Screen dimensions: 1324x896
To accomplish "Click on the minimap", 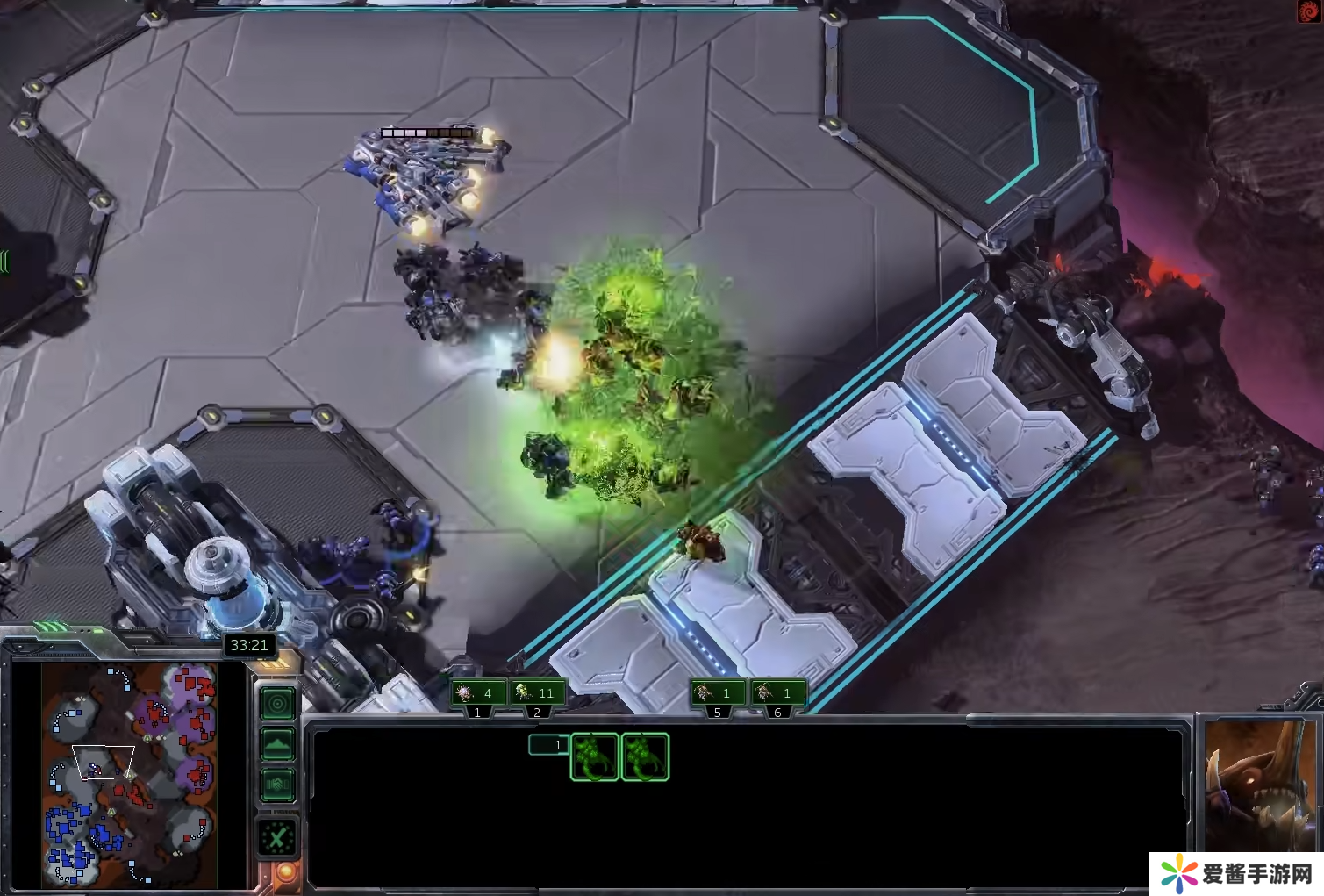I will (x=130, y=773).
